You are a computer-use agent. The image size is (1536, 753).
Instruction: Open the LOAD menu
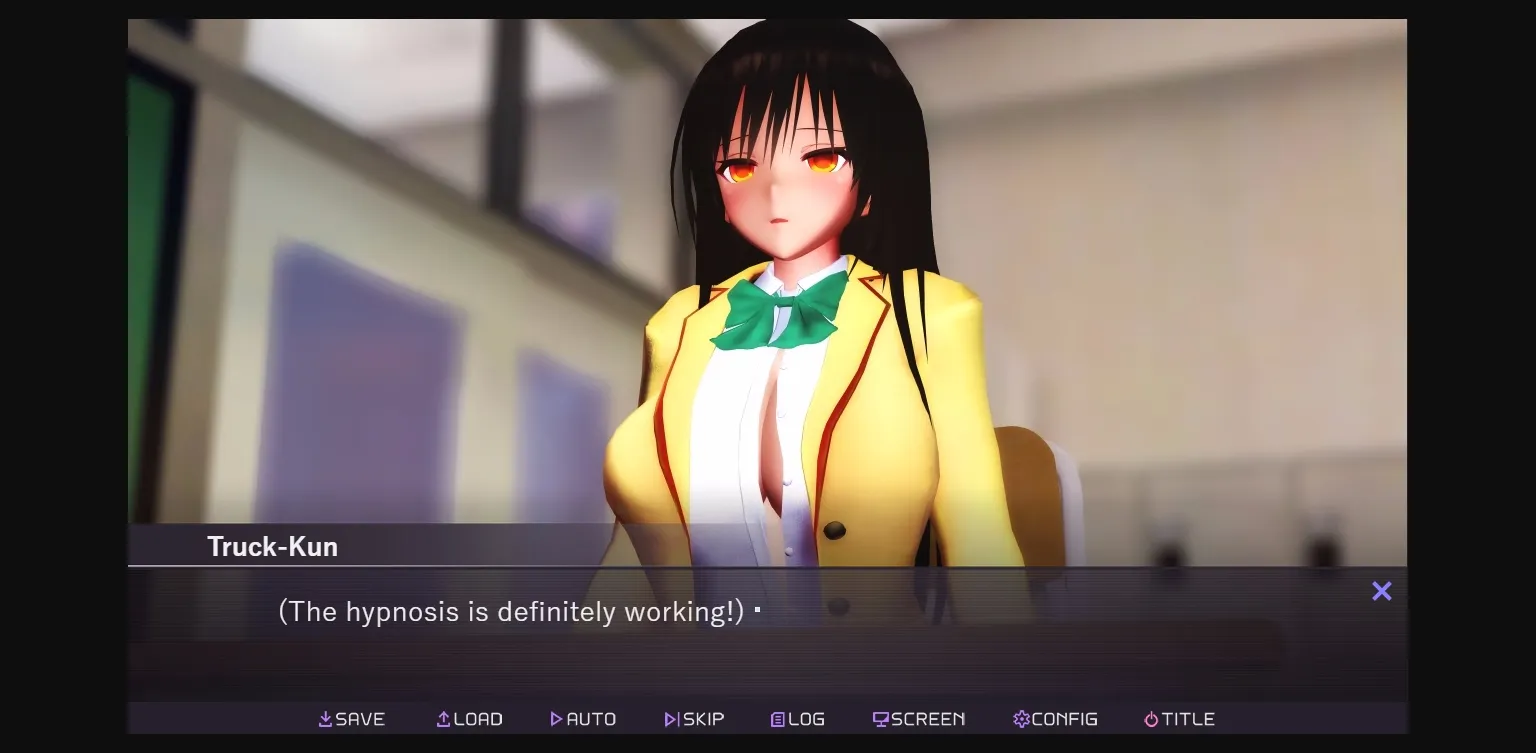[x=469, y=718]
